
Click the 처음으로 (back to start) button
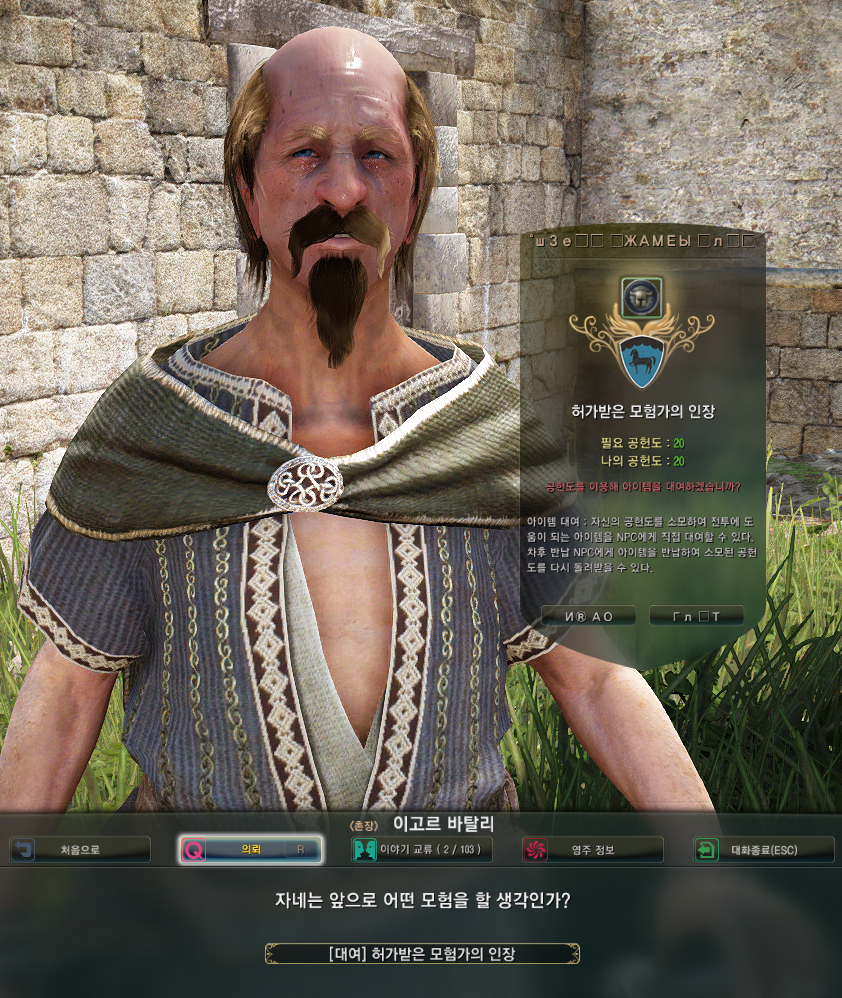(x=80, y=850)
